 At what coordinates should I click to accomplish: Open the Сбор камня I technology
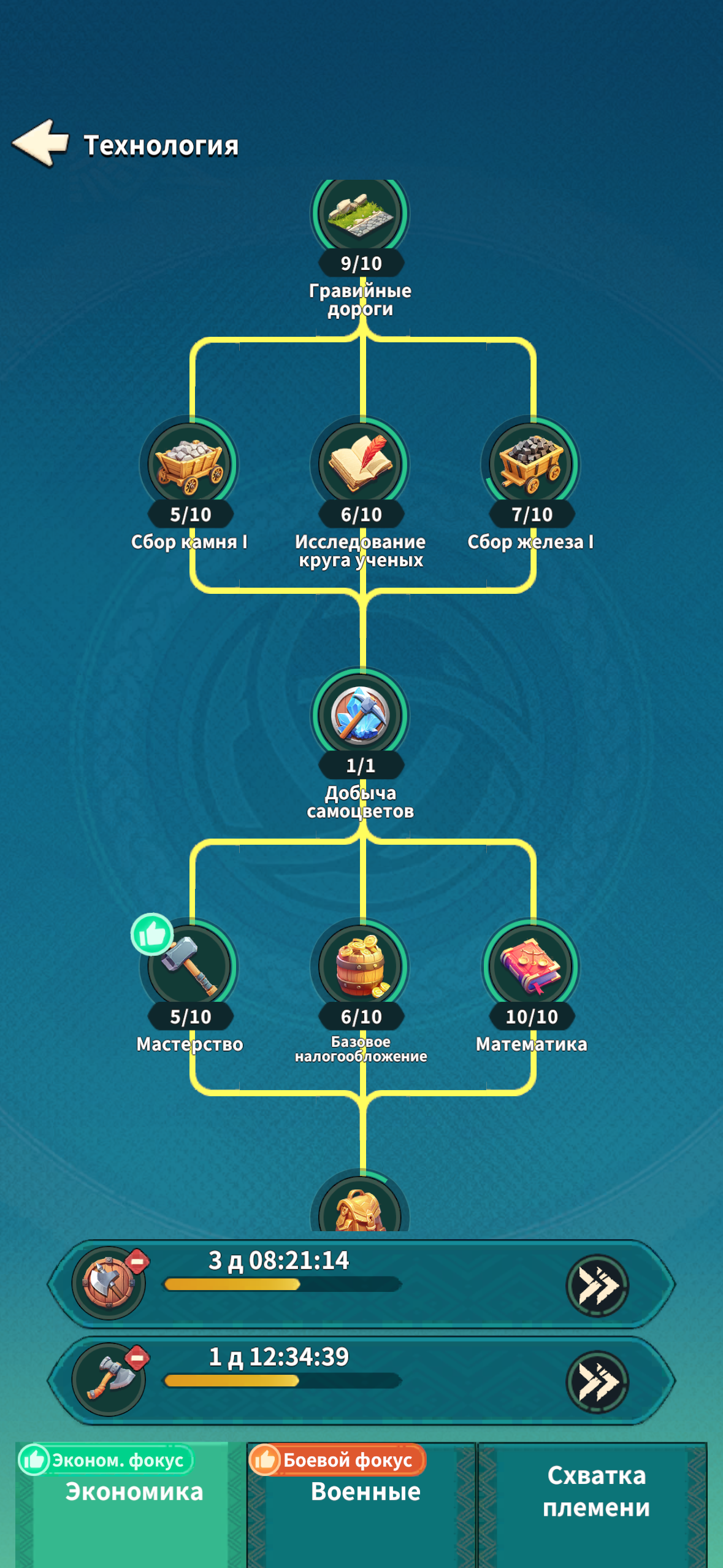point(189,466)
